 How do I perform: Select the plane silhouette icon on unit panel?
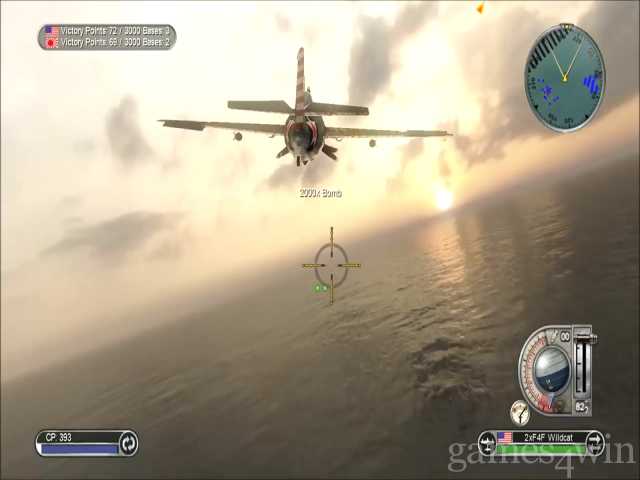pyautogui.click(x=488, y=441)
